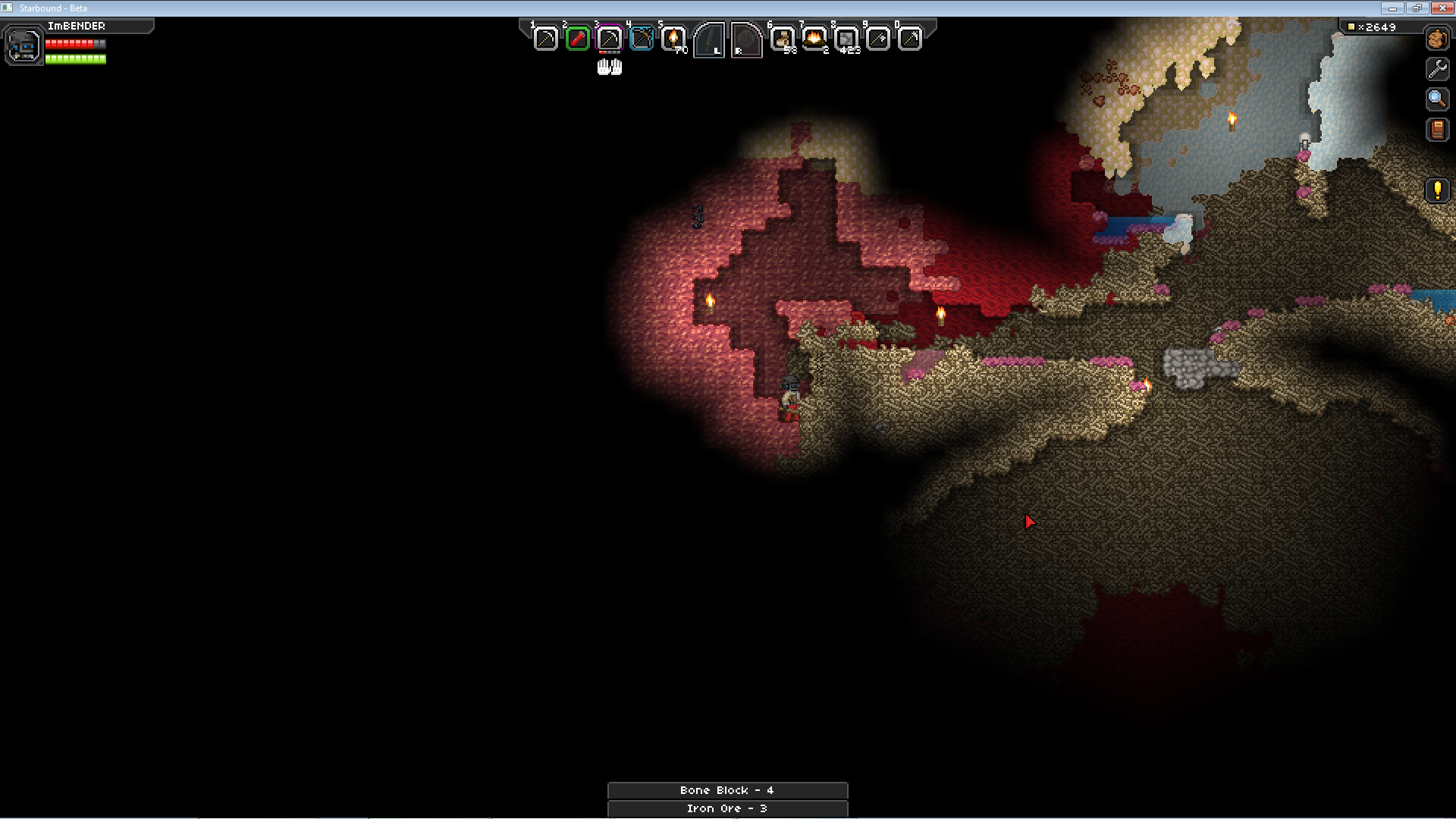
Task: Select the torch stack of 70
Action: click(673, 39)
